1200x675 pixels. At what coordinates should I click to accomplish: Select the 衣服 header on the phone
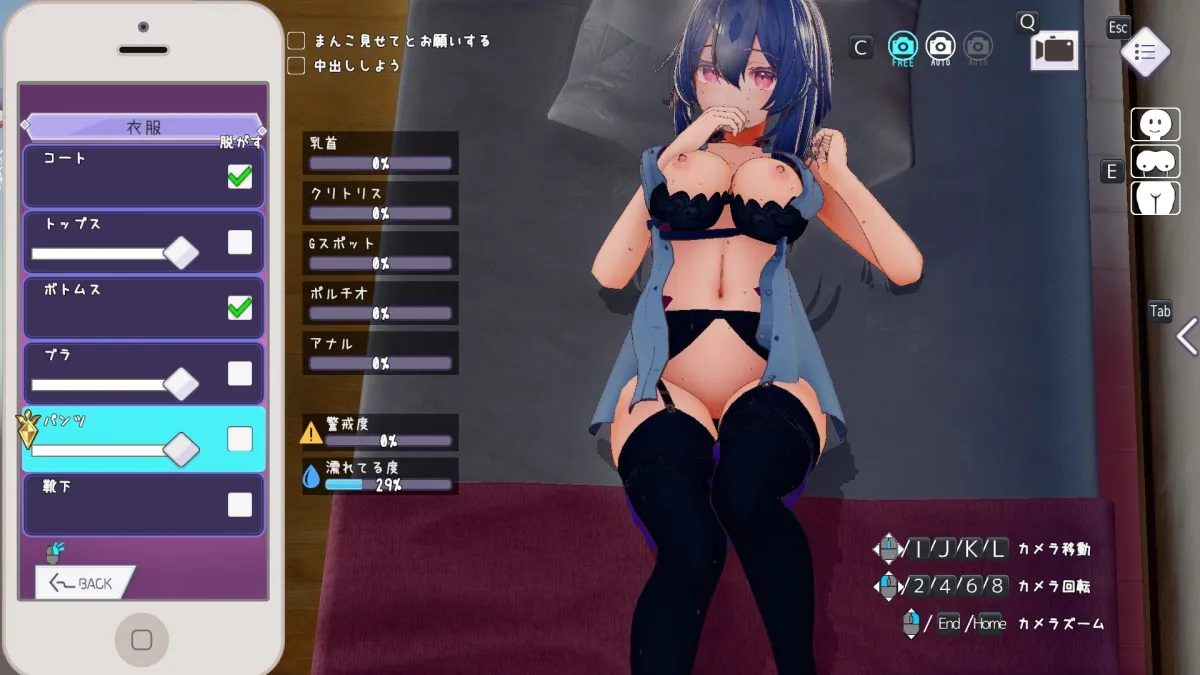tap(144, 127)
